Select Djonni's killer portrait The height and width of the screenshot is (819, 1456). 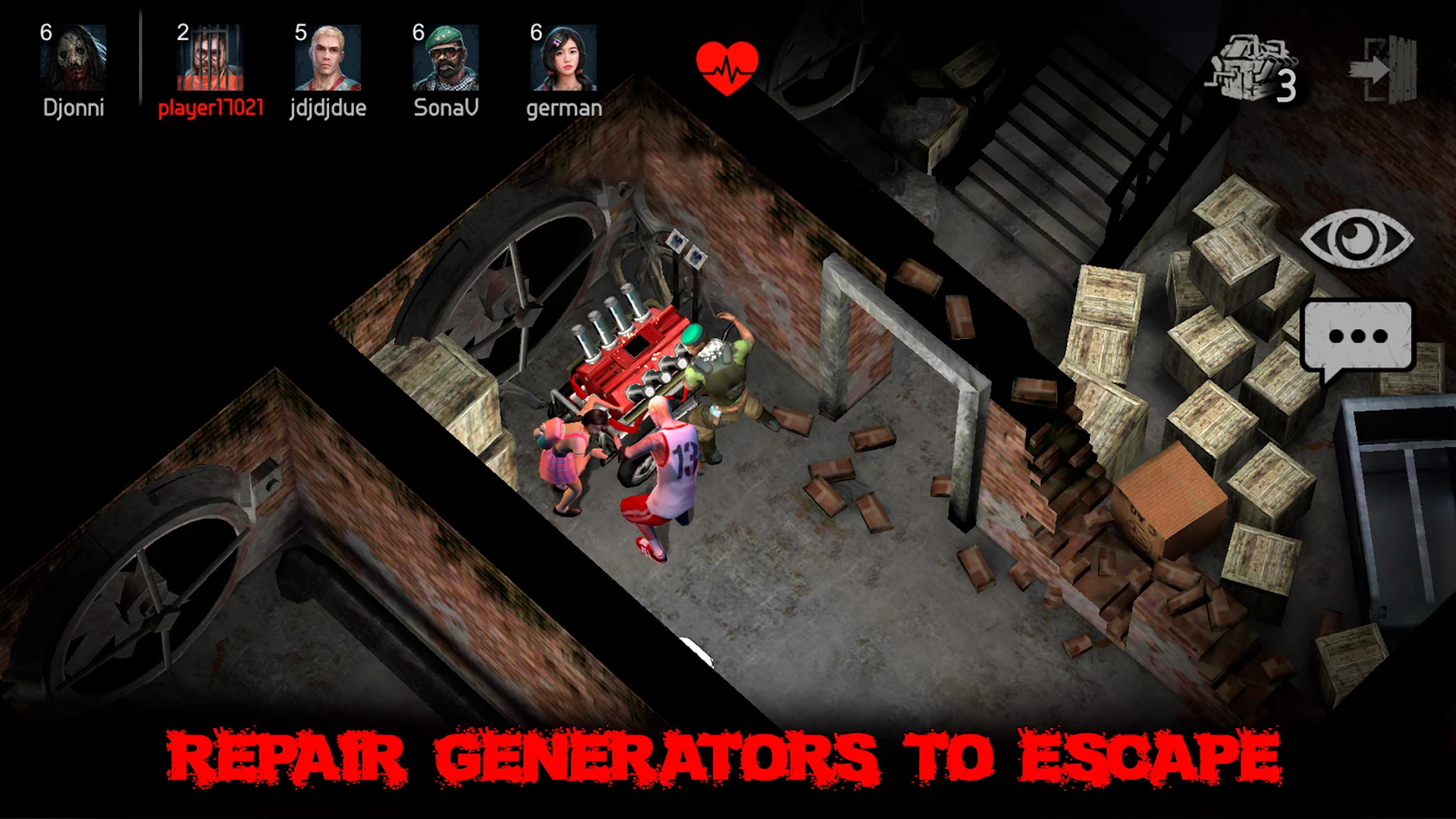(x=74, y=57)
